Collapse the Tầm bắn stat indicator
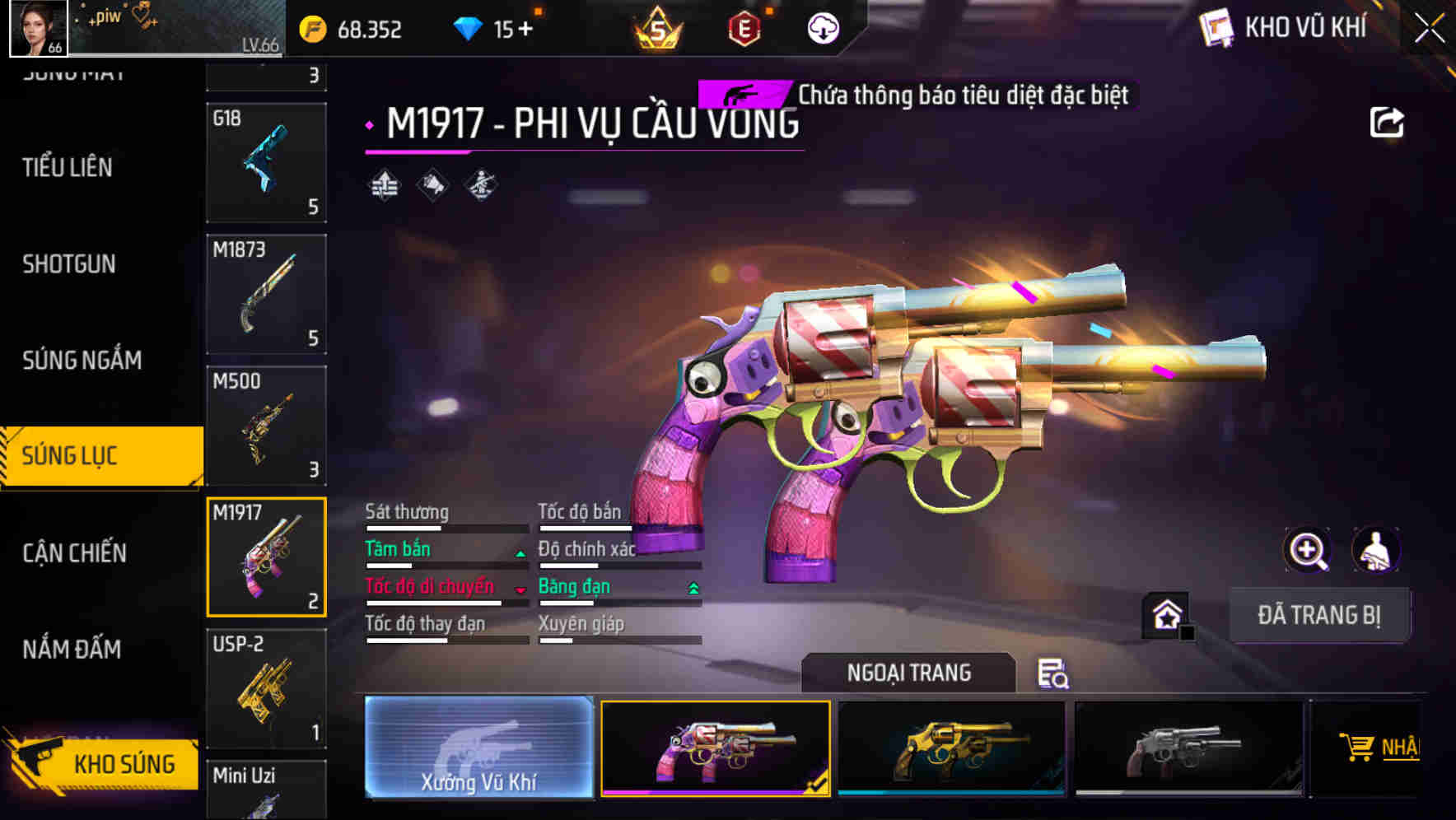Screen dimensions: 1456x820 pyautogui.click(x=519, y=552)
